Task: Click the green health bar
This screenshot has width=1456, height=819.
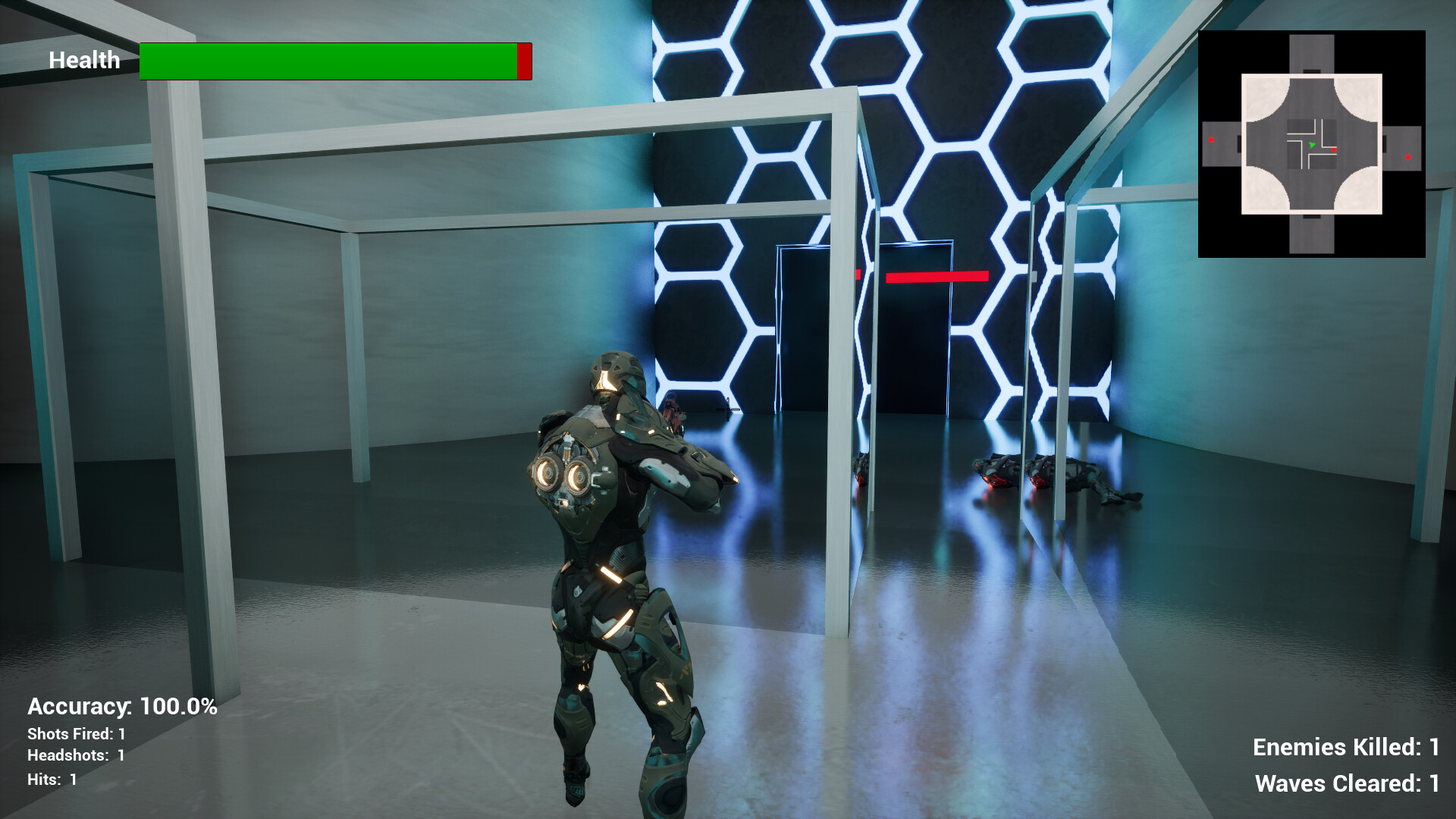Action: click(326, 61)
